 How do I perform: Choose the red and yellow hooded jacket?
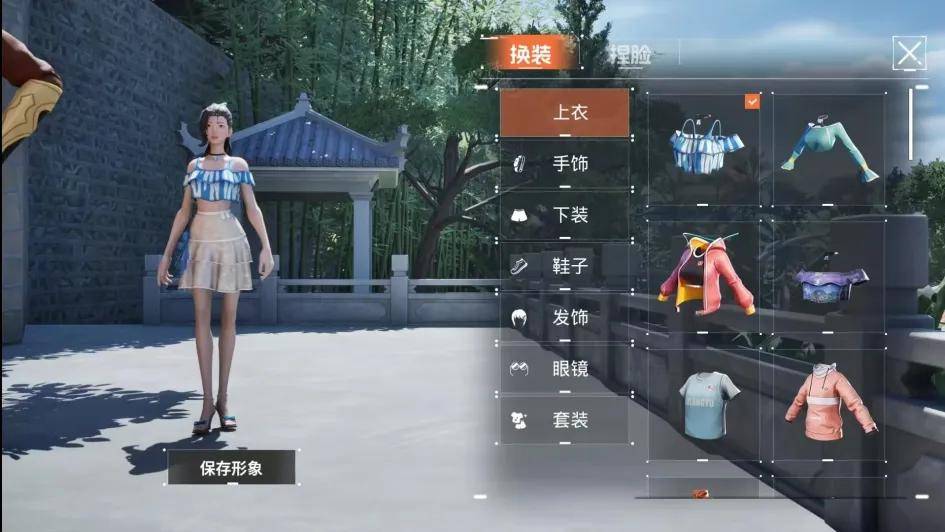click(x=703, y=275)
